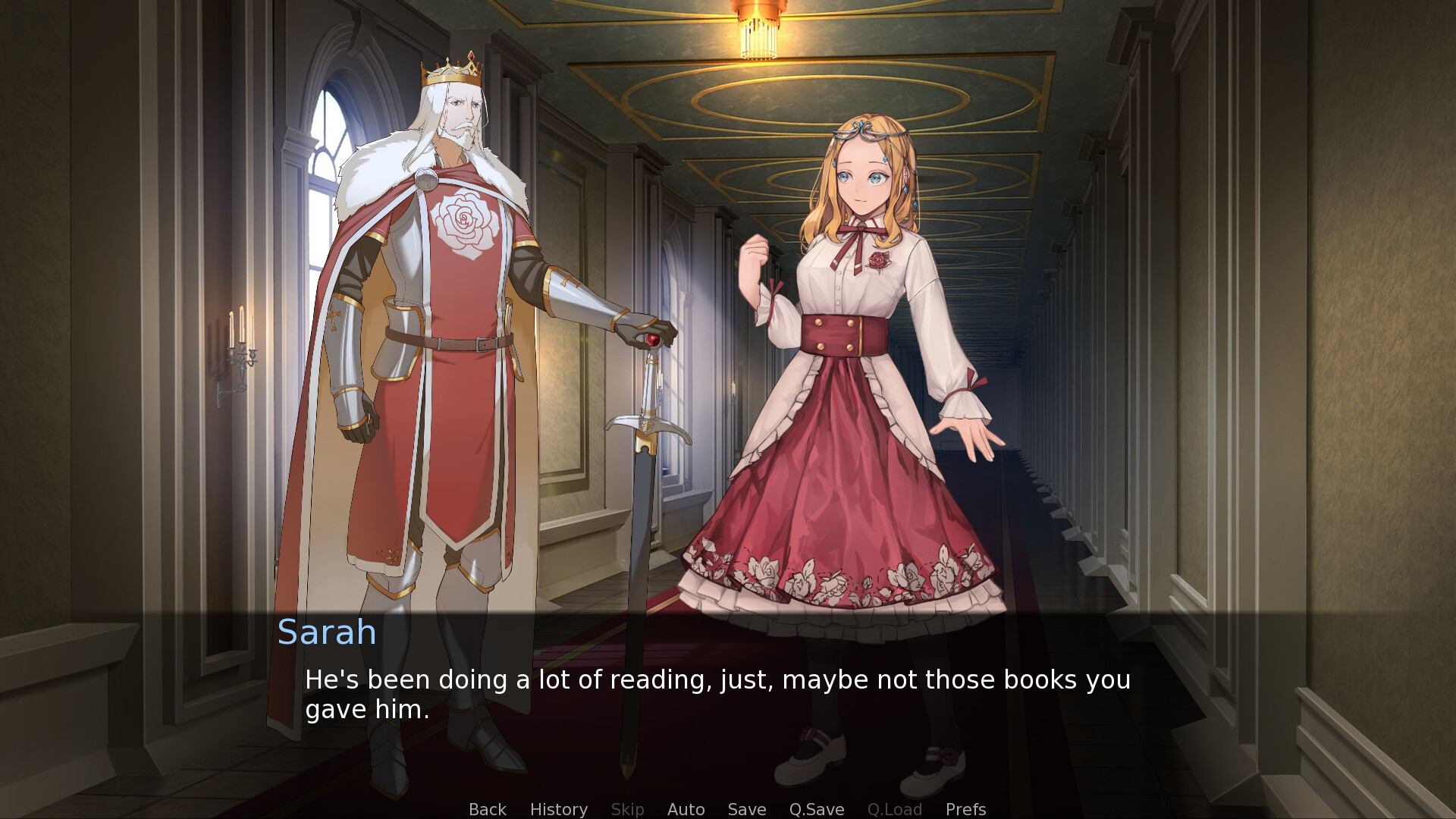This screenshot has width=1456, height=819.
Task: Open the History log
Action: click(x=558, y=809)
